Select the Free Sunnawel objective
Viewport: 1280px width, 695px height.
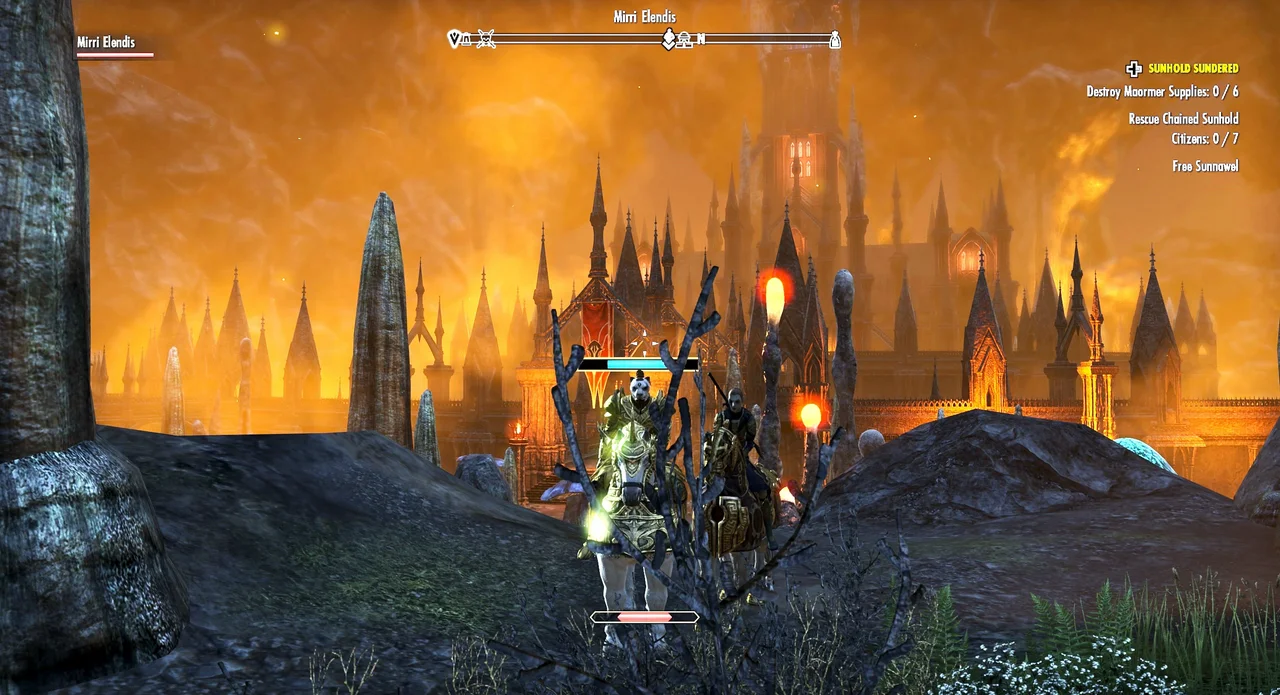(1205, 166)
